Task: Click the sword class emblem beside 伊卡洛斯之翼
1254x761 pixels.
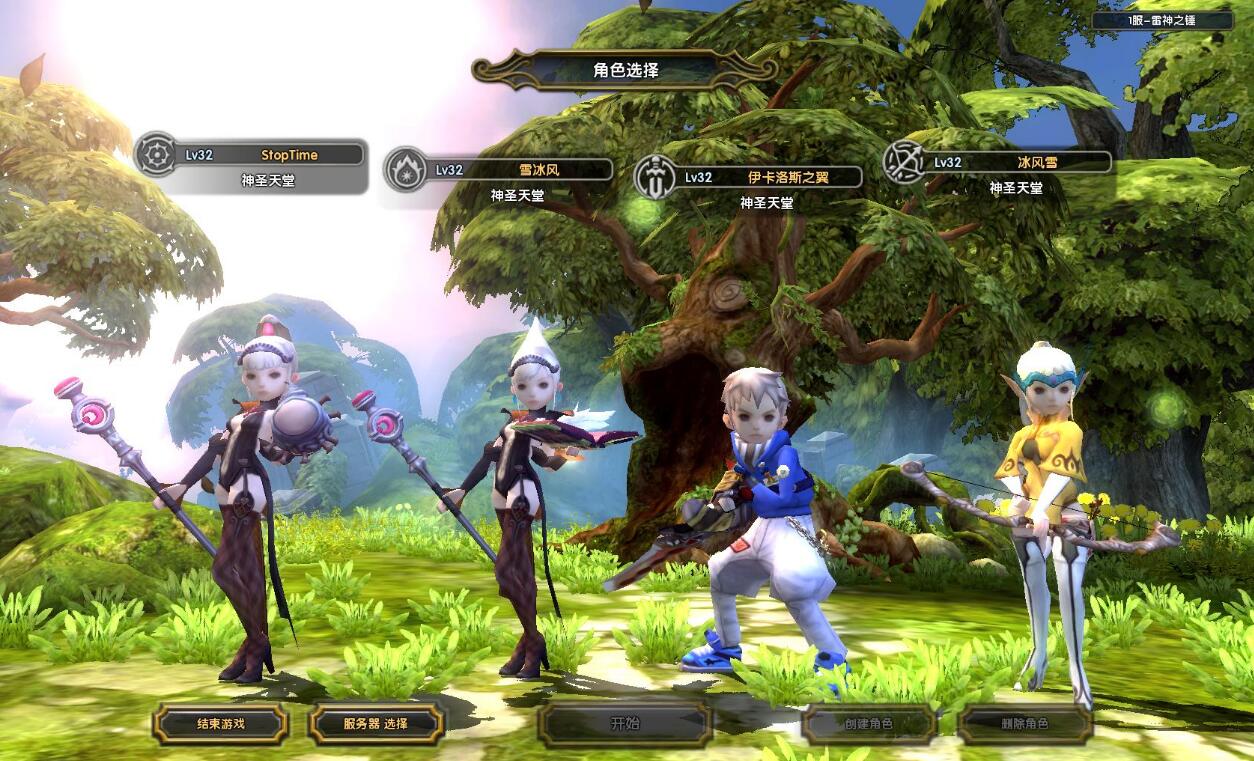Action: click(656, 177)
